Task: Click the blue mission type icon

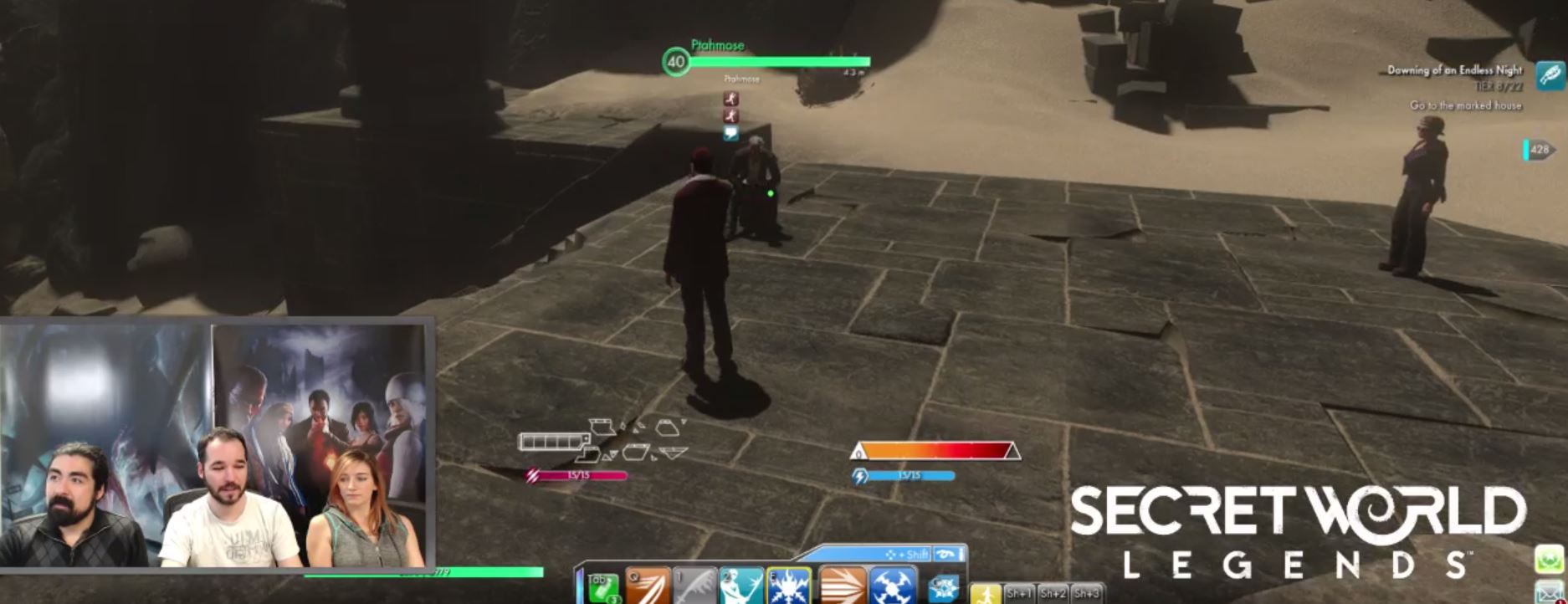Action: point(1550,76)
